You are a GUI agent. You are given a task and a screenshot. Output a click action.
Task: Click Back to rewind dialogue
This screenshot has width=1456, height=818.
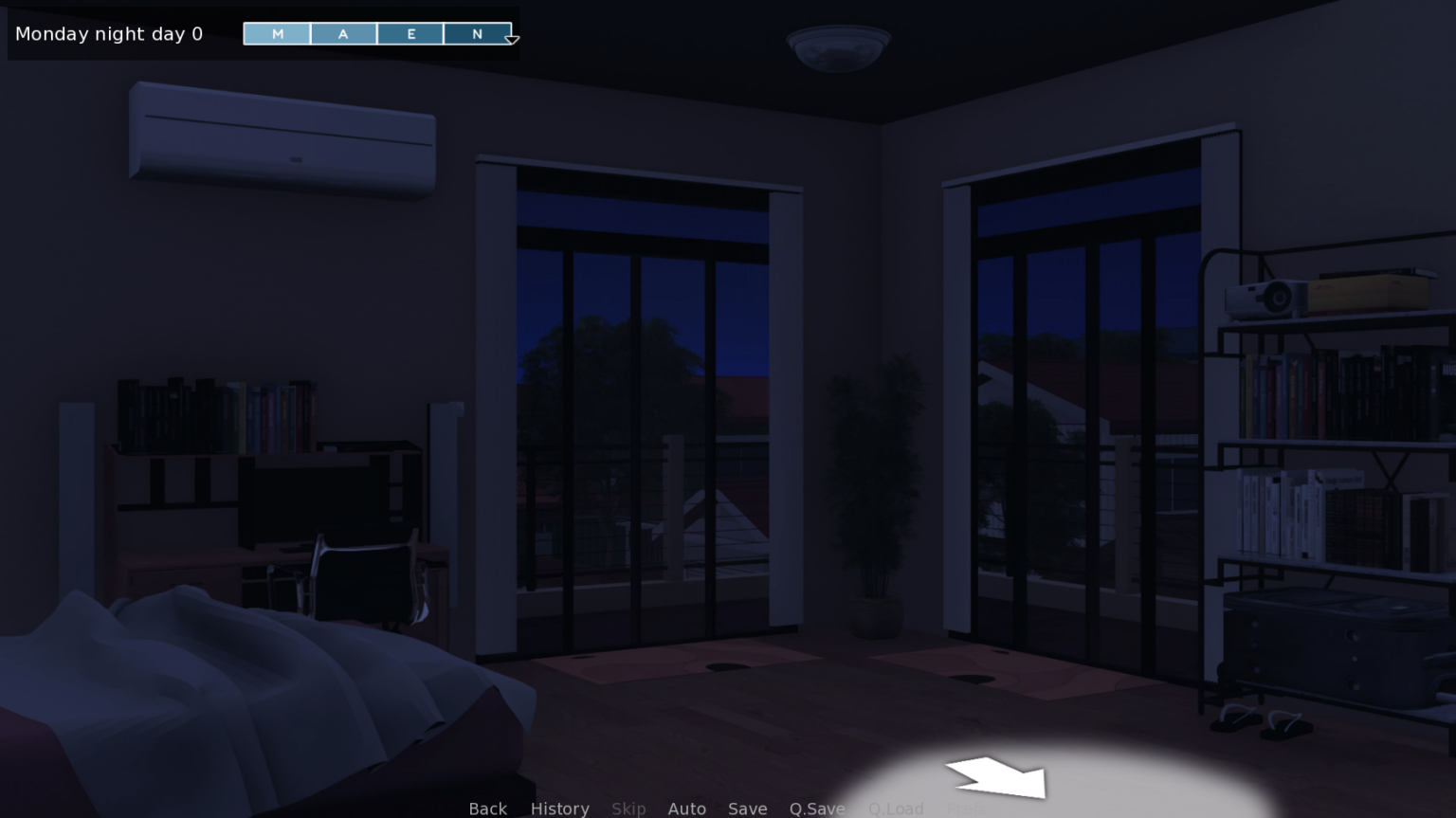click(x=487, y=809)
